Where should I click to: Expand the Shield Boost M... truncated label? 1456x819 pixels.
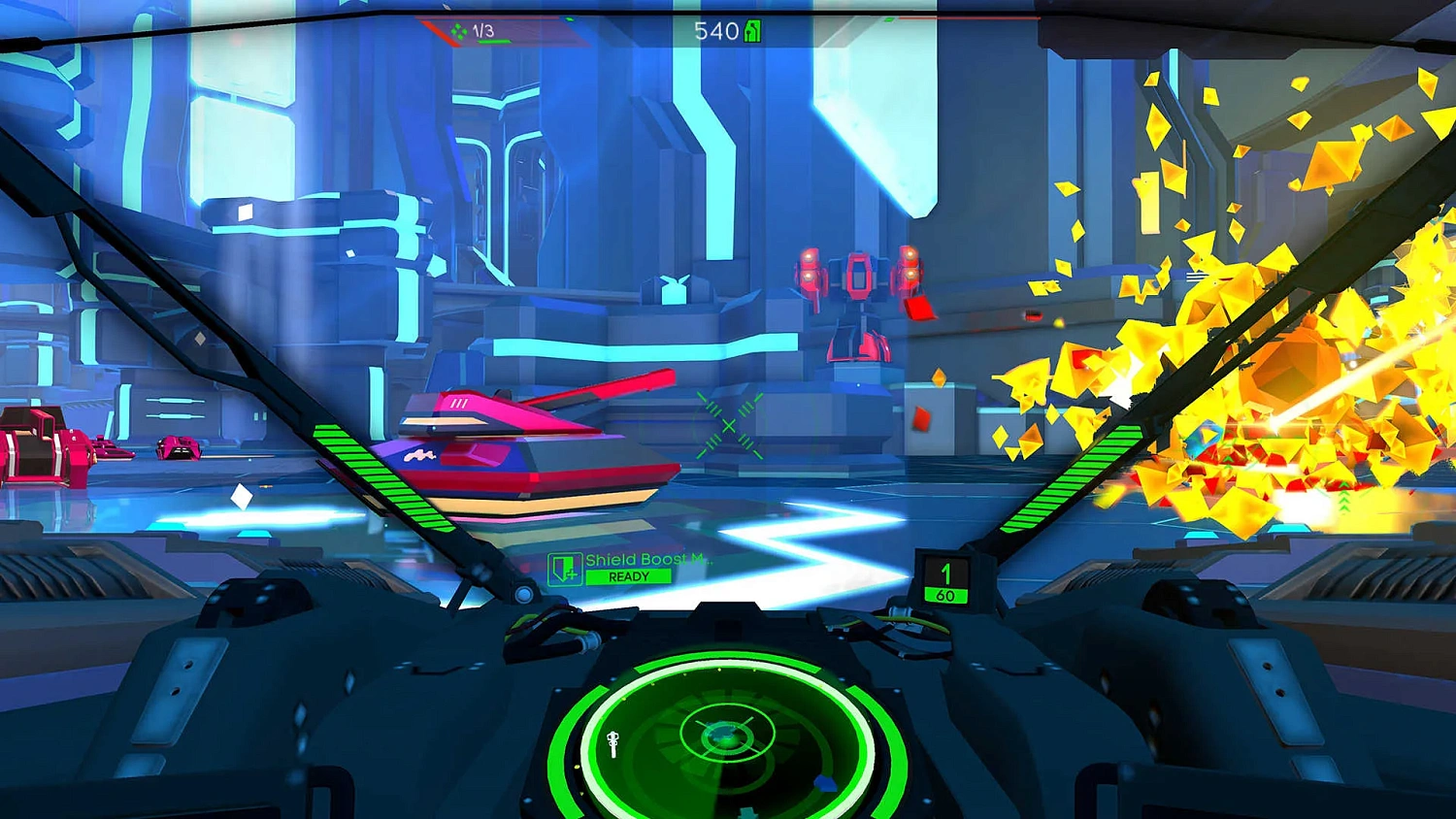(x=646, y=559)
